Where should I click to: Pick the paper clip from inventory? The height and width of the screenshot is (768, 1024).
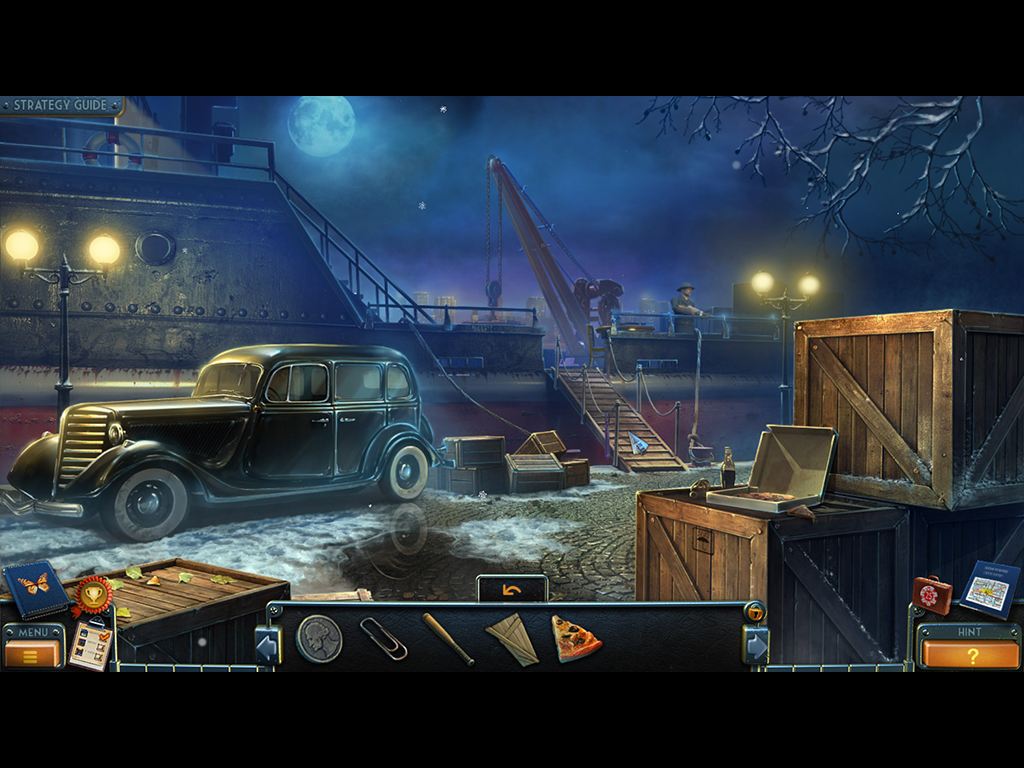click(x=384, y=638)
